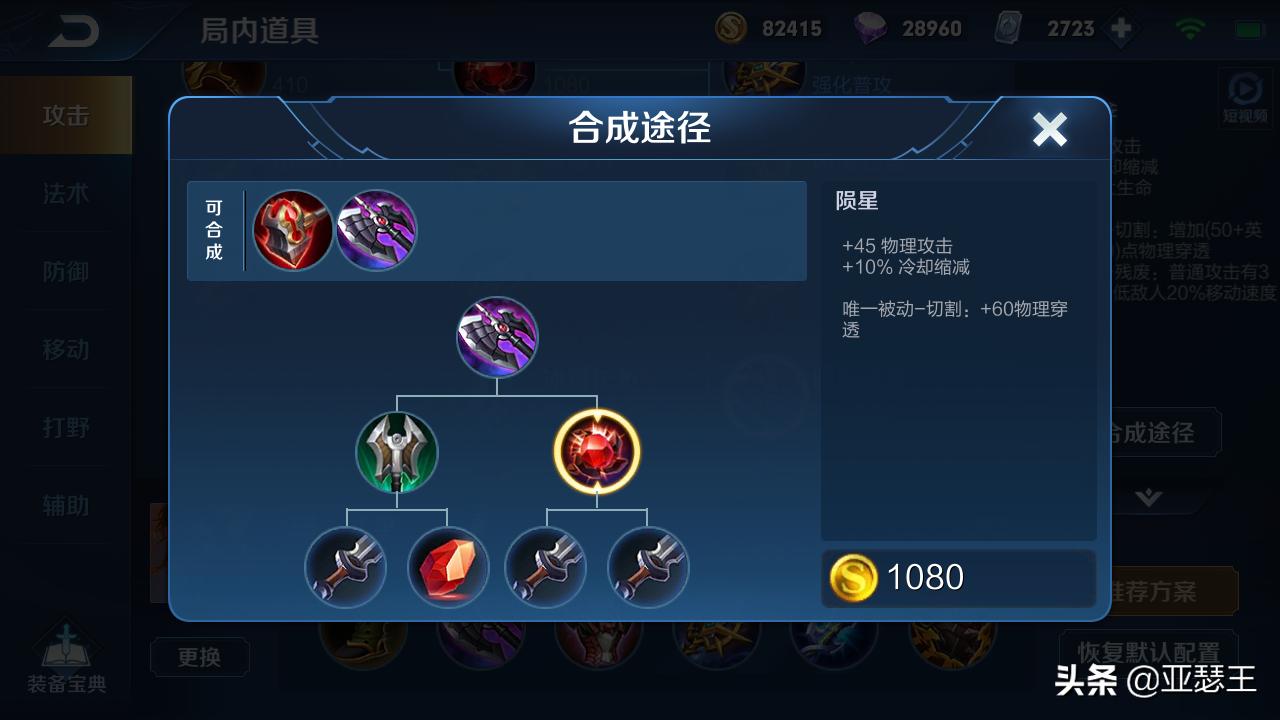The height and width of the screenshot is (720, 1280).
Task: Close the 合成途径 dialog
Action: tap(1051, 128)
